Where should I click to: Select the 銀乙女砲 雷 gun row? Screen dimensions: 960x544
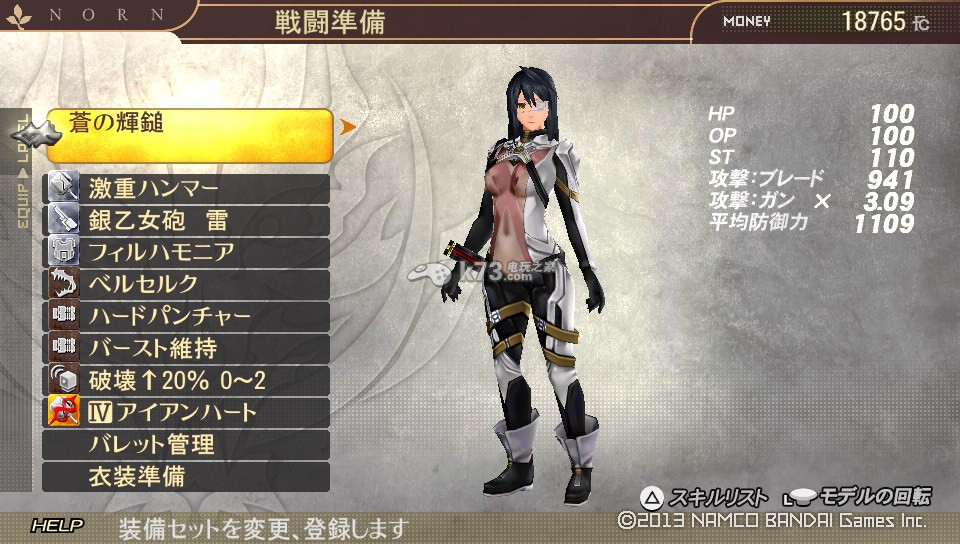(188, 220)
